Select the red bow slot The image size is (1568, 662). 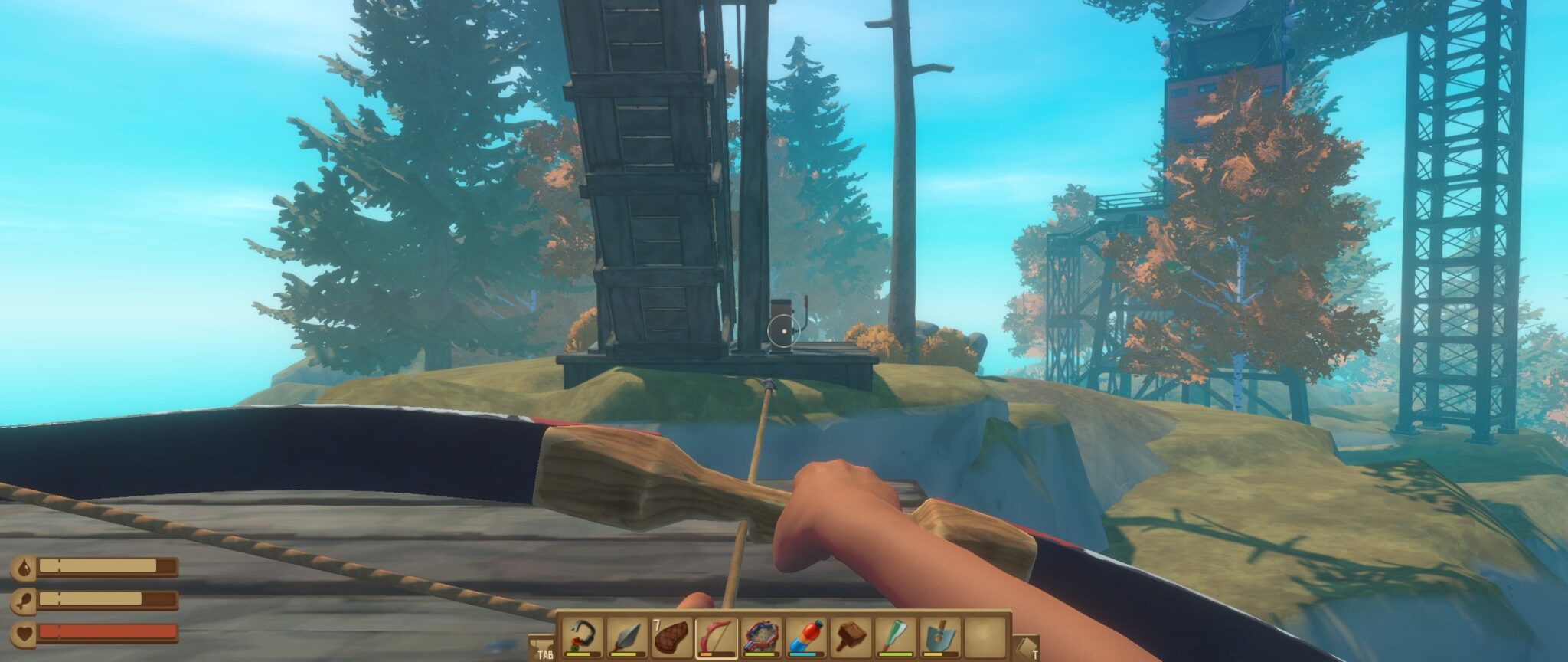(716, 636)
